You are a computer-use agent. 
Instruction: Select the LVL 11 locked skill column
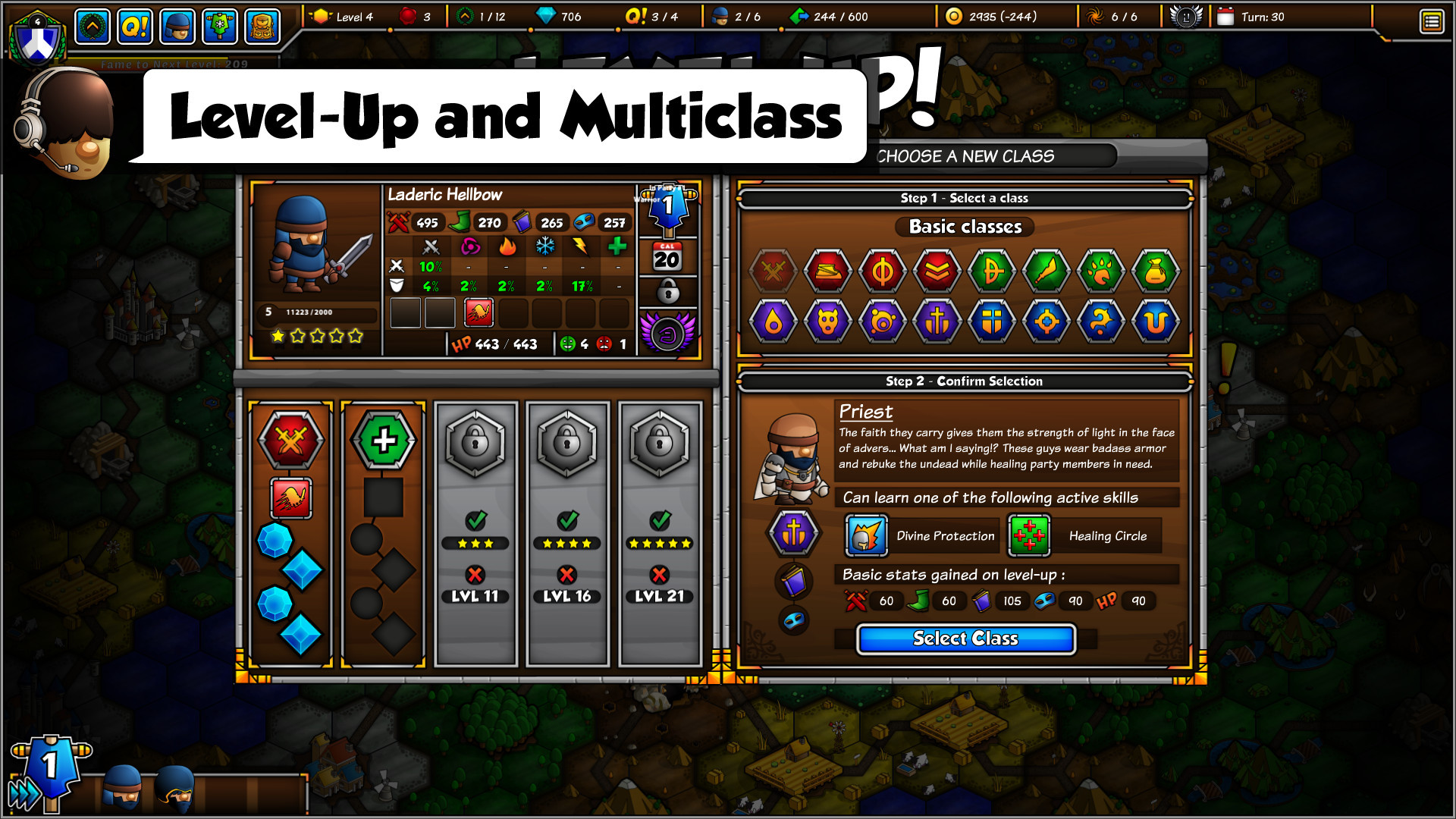click(x=475, y=596)
